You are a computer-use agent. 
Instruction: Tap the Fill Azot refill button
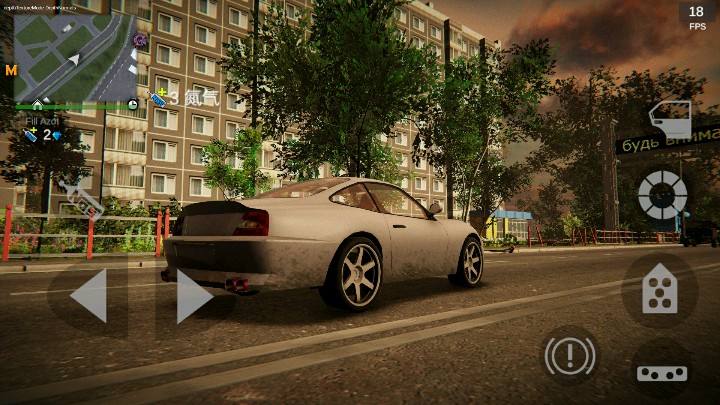point(42,130)
